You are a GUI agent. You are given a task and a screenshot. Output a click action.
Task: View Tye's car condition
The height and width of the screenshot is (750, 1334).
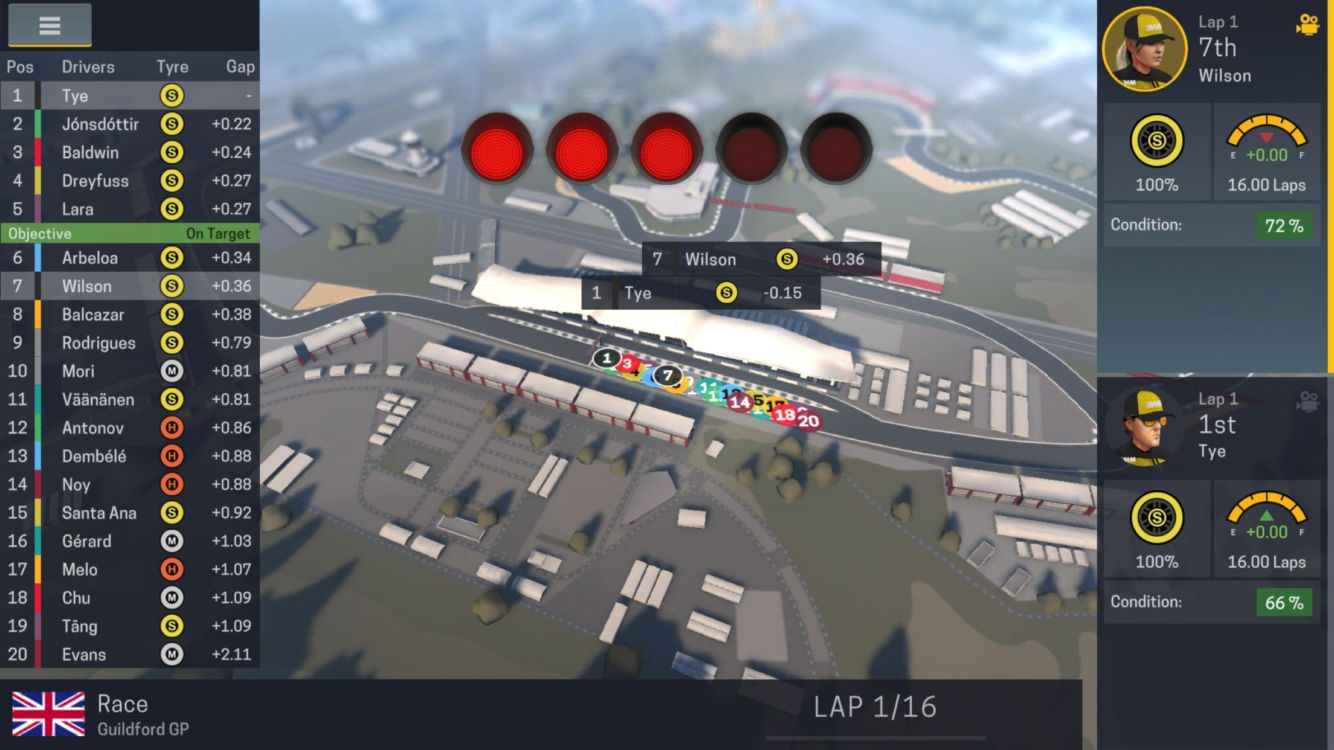1212,602
